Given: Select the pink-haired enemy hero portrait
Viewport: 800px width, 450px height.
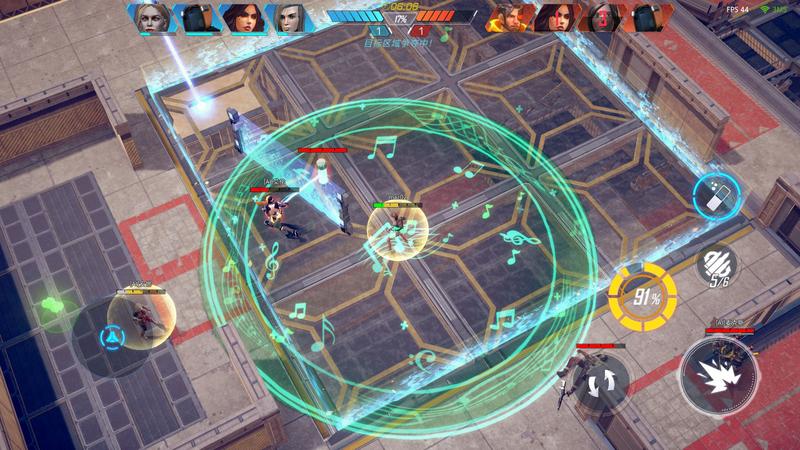Looking at the screenshot, I should [x=556, y=18].
